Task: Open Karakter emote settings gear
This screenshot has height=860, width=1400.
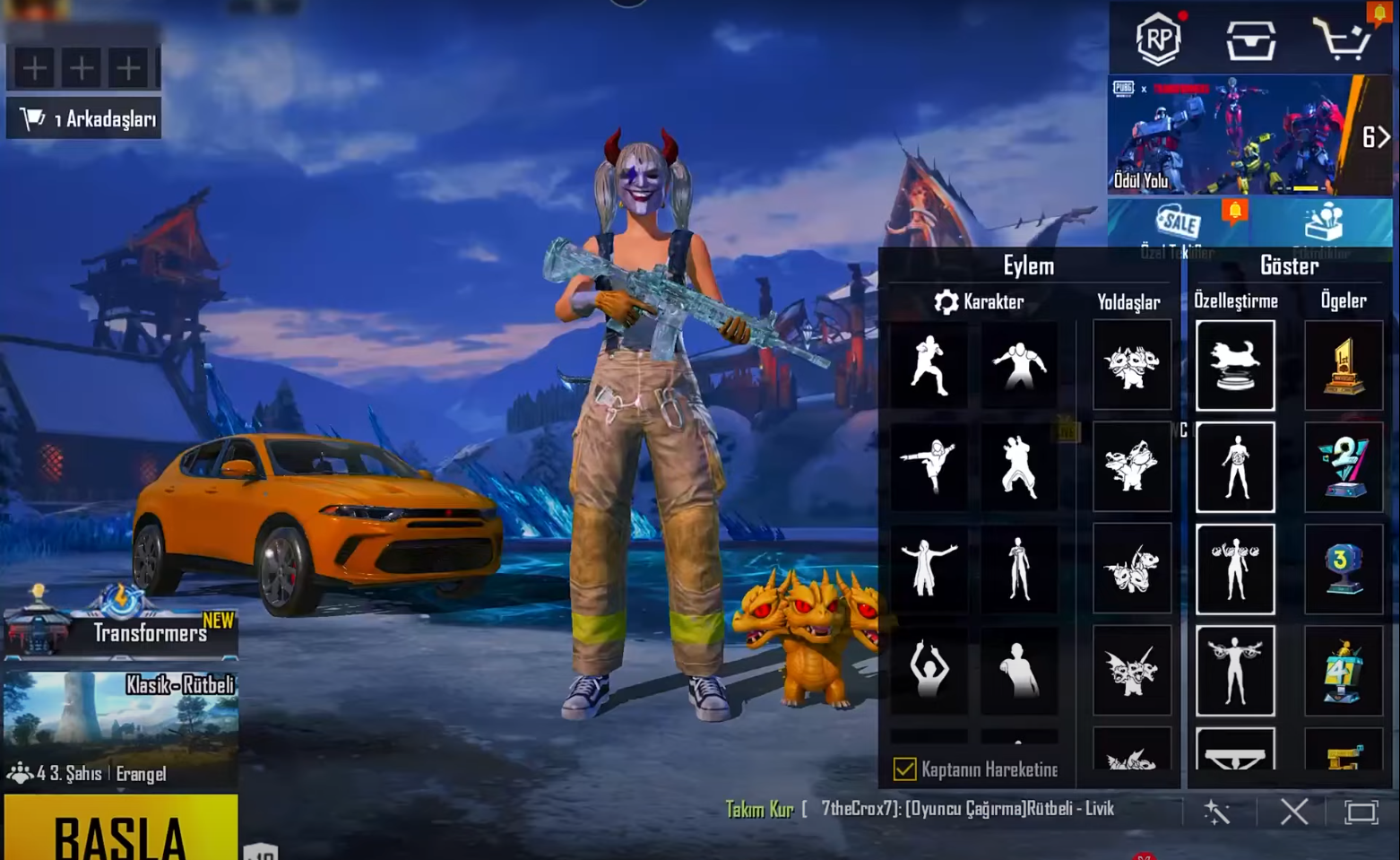Action: click(946, 302)
